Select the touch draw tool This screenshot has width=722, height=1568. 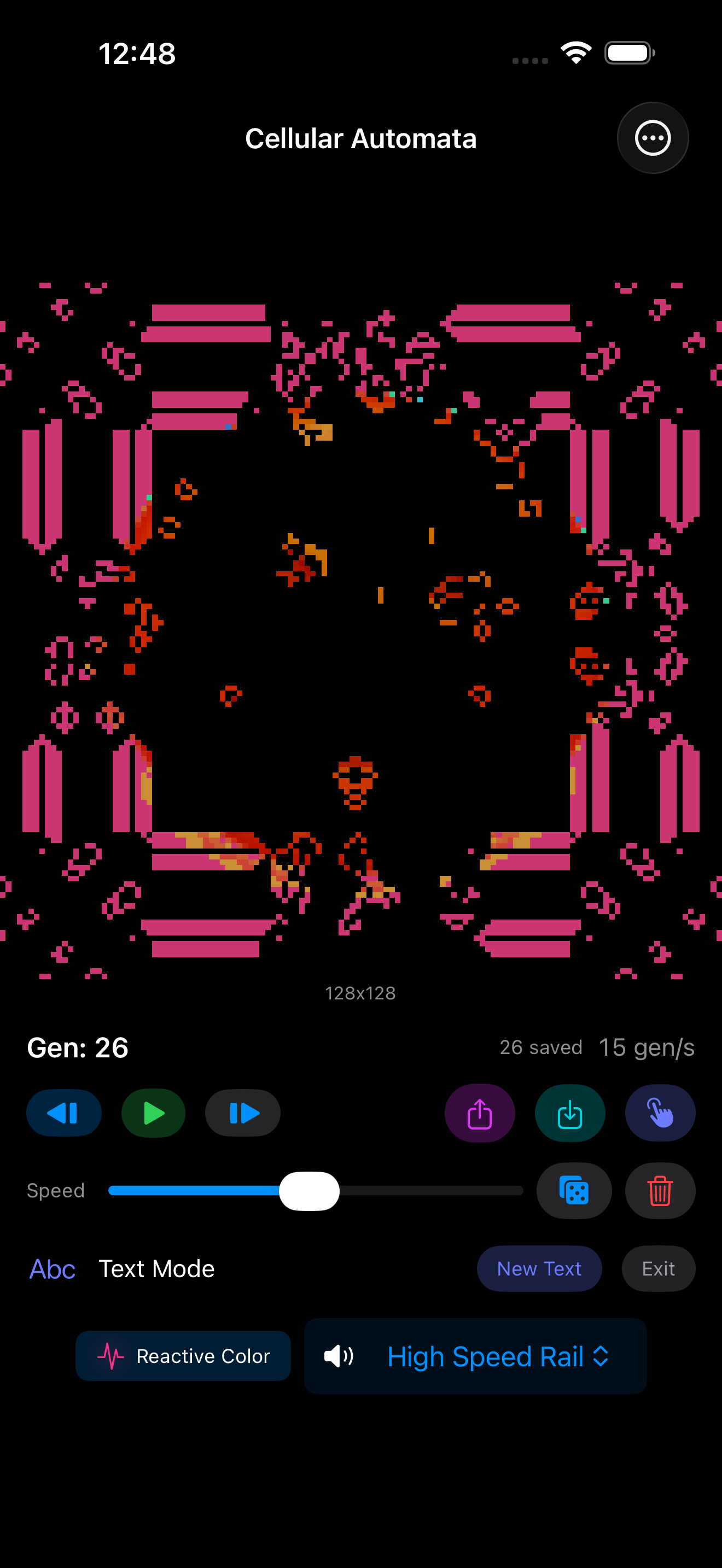point(660,1113)
